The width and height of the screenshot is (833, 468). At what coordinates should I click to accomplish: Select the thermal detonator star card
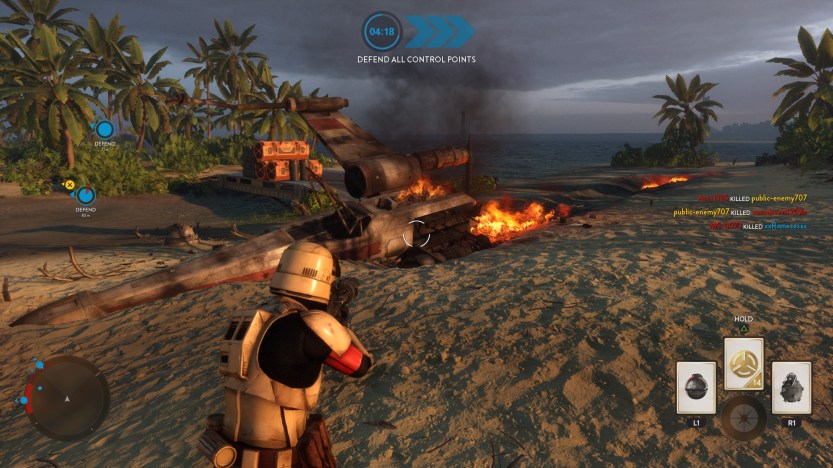click(696, 388)
